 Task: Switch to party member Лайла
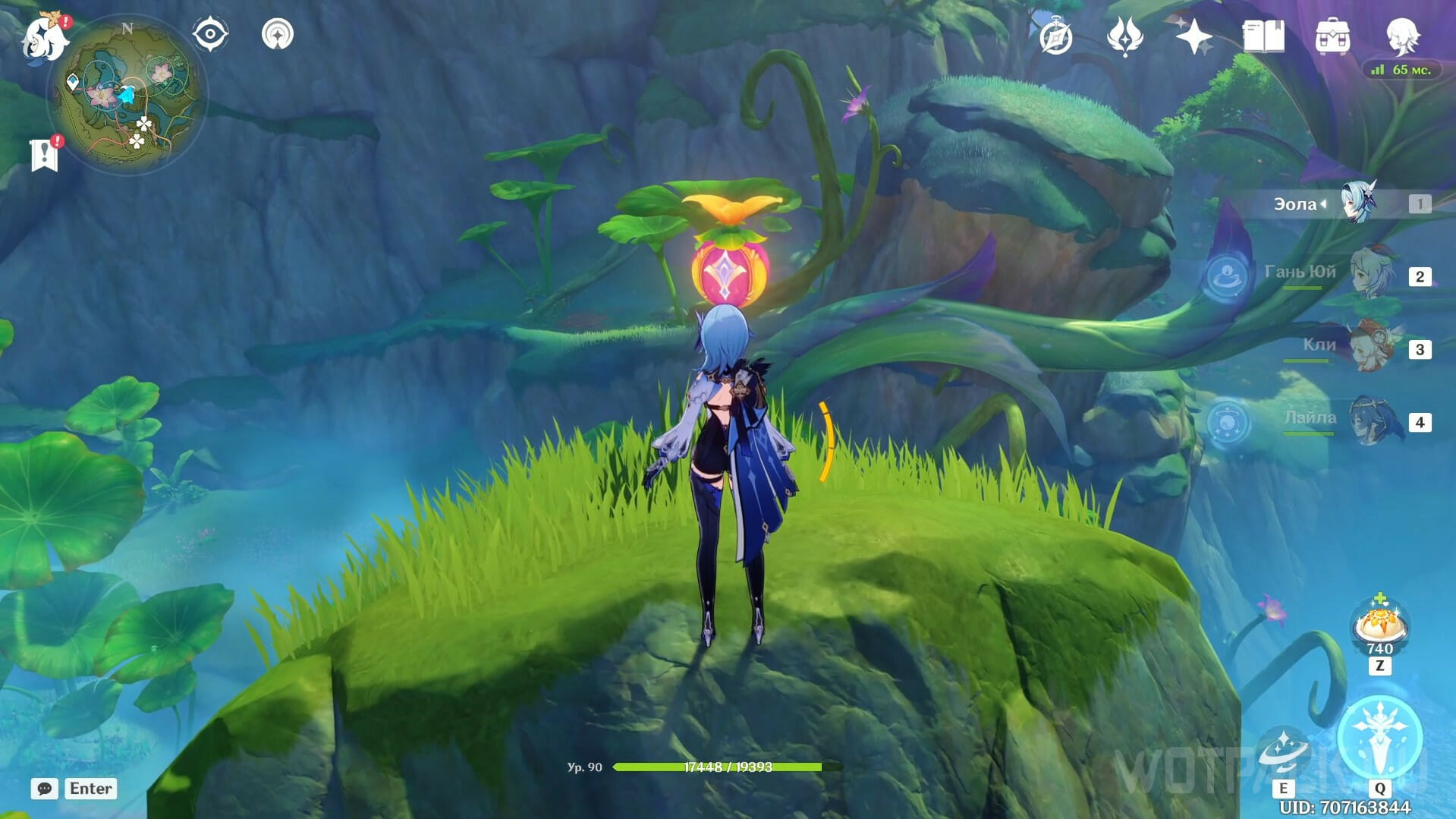coord(1371,421)
